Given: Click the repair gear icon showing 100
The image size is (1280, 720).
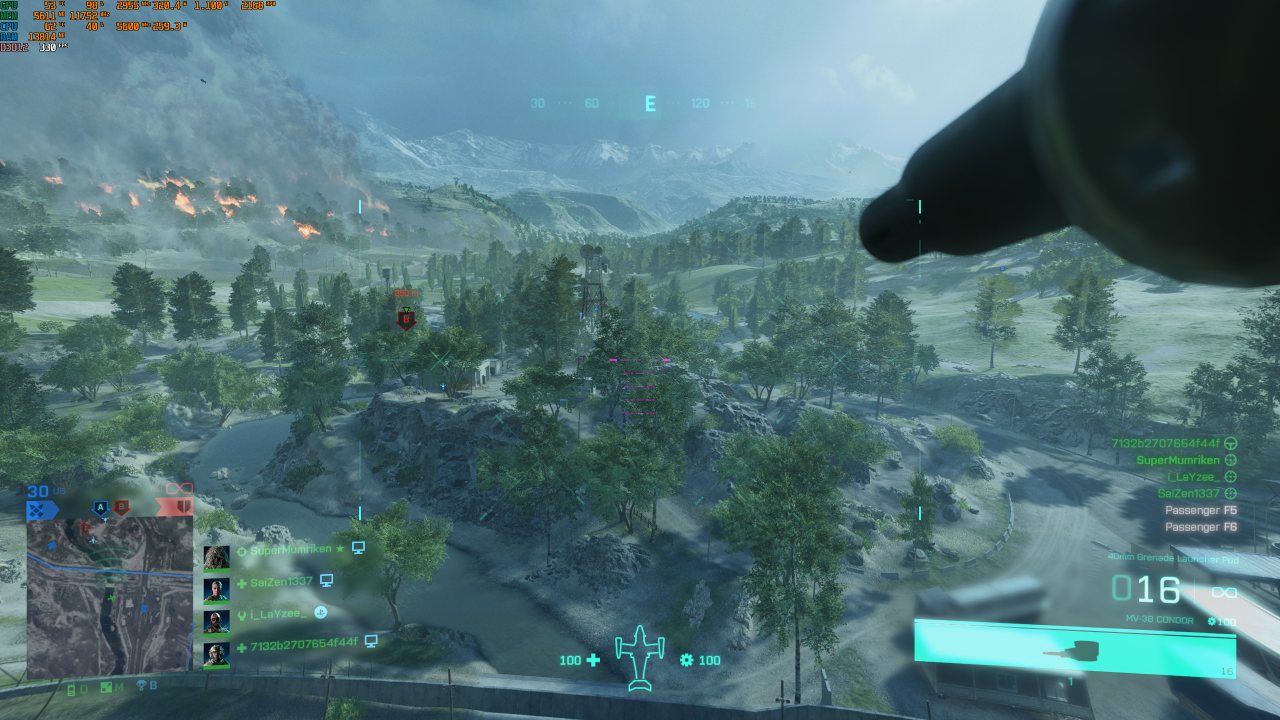Looking at the screenshot, I should click(685, 660).
